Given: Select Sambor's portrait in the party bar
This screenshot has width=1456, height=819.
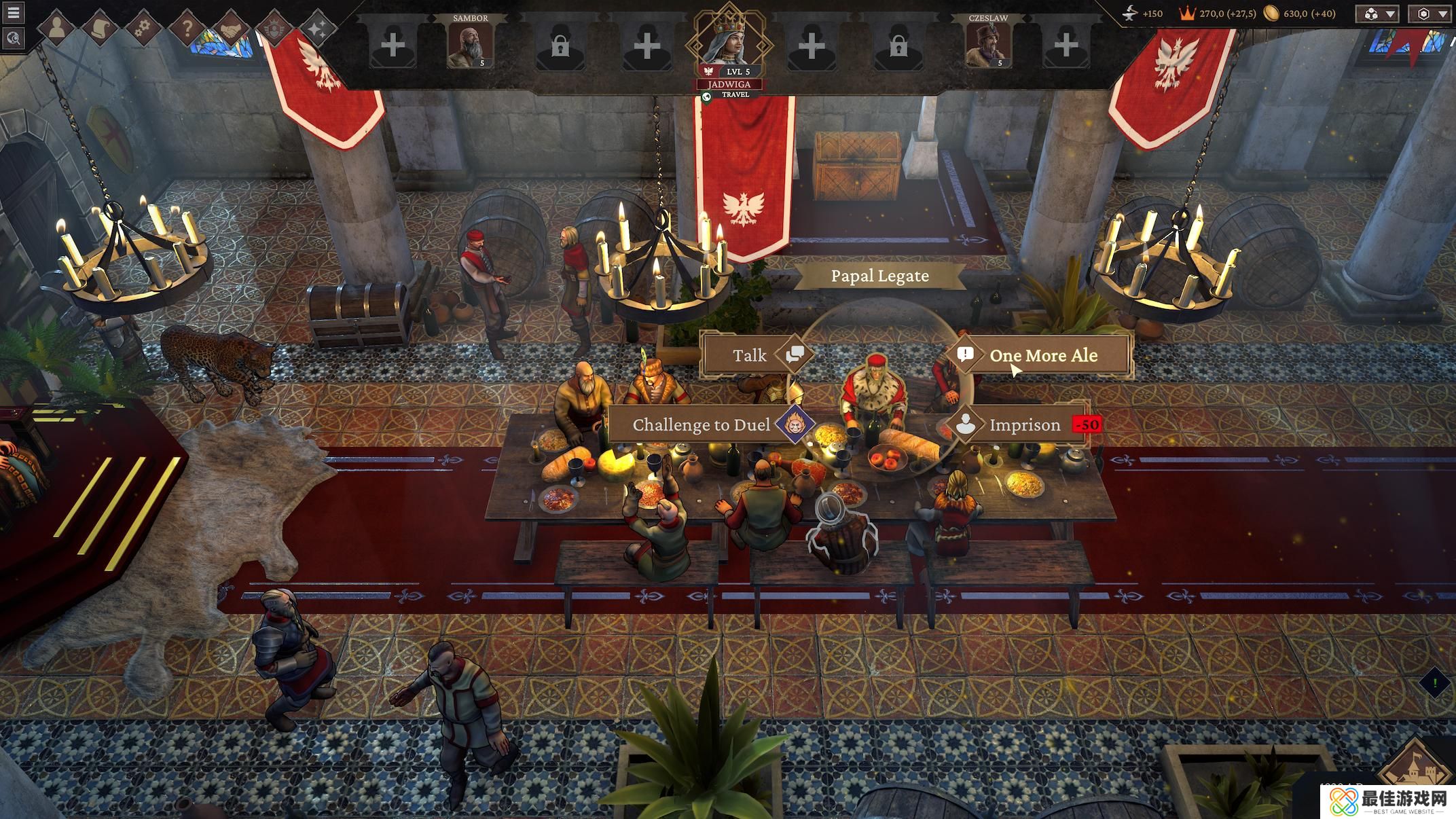Looking at the screenshot, I should click(x=470, y=45).
